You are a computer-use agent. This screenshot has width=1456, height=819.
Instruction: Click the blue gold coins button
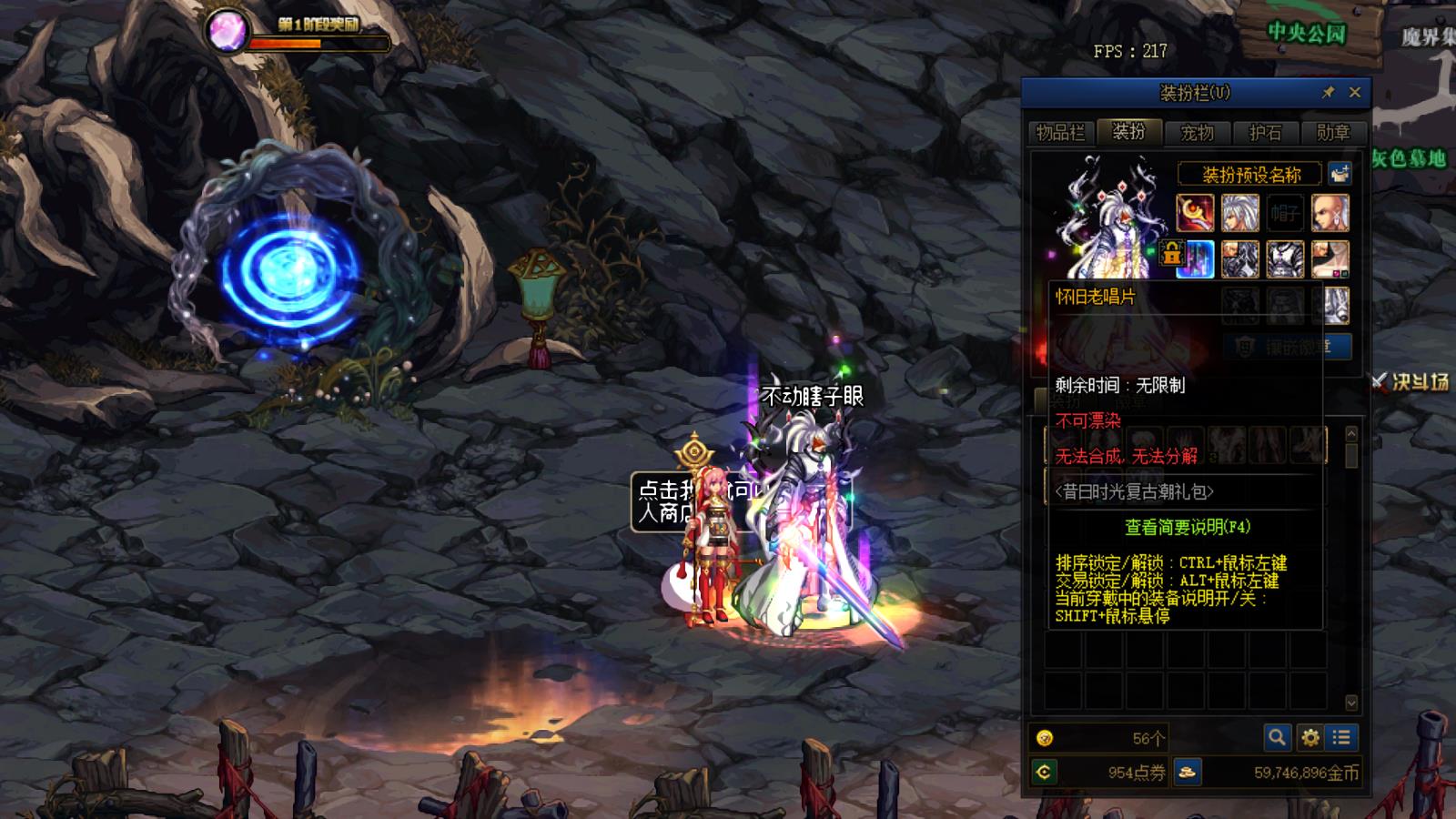[x=1187, y=773]
